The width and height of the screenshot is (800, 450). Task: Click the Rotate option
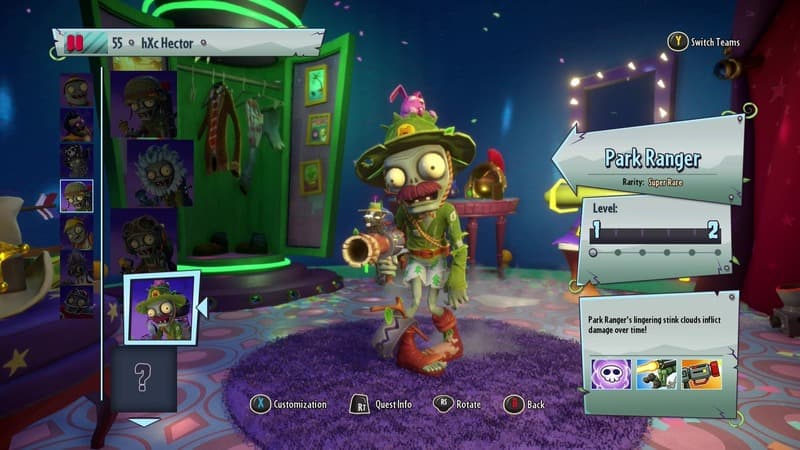point(458,404)
